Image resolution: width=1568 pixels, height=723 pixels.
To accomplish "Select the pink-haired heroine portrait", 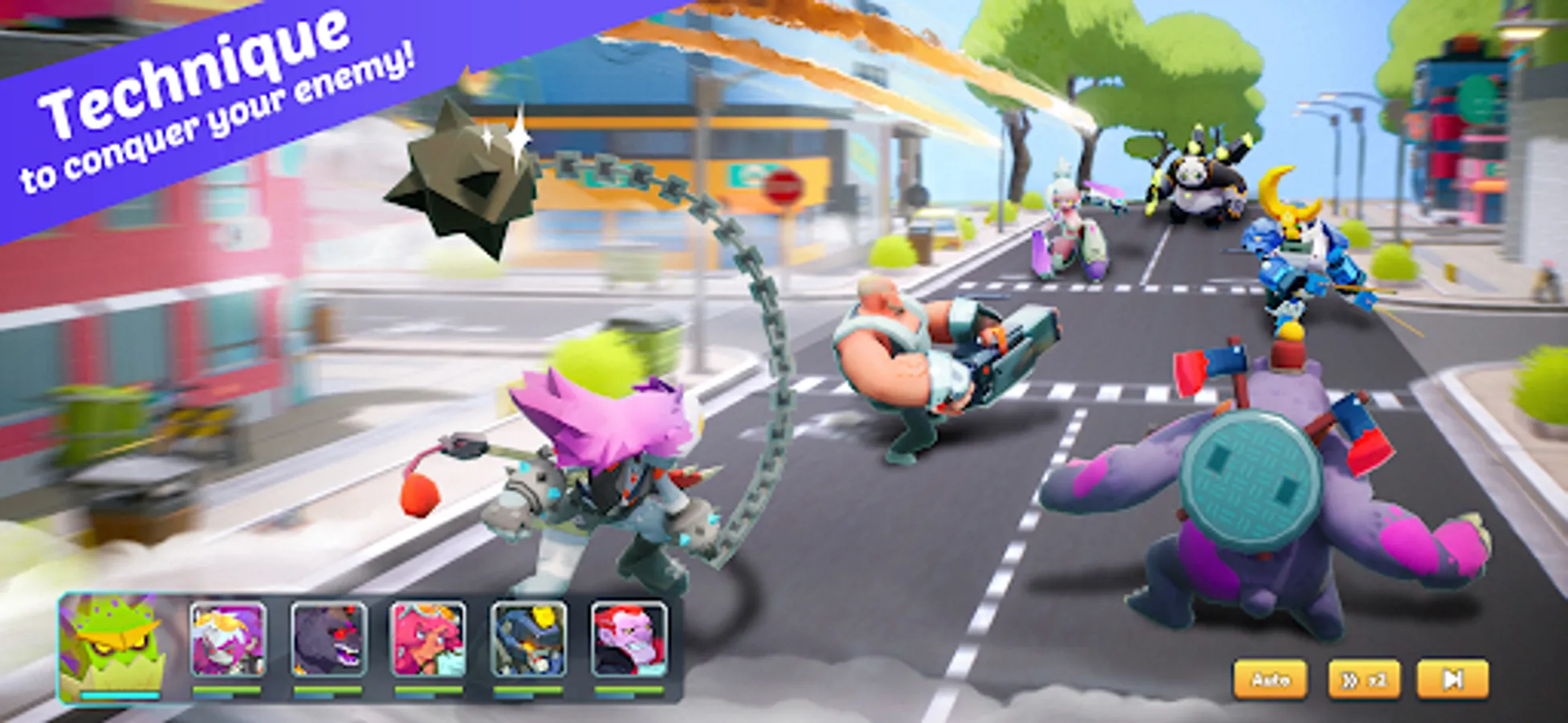I will point(428,639).
